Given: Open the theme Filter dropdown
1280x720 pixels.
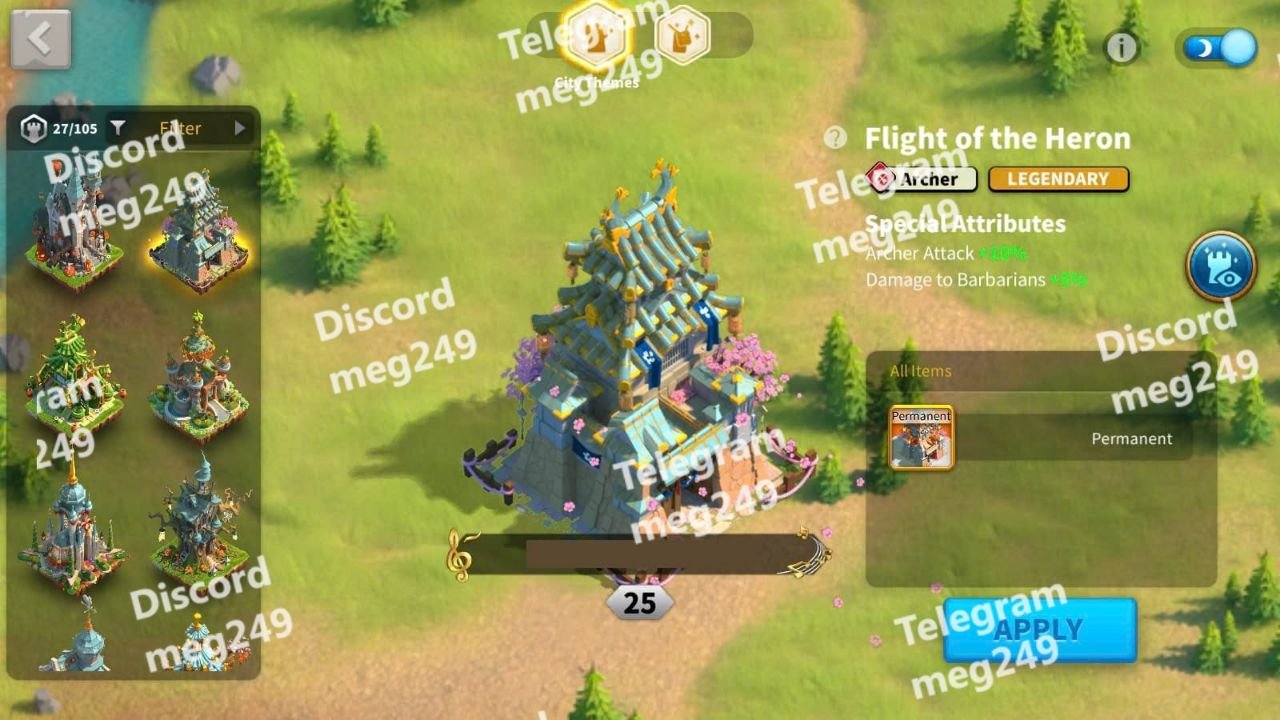Looking at the screenshot, I should pyautogui.click(x=182, y=128).
